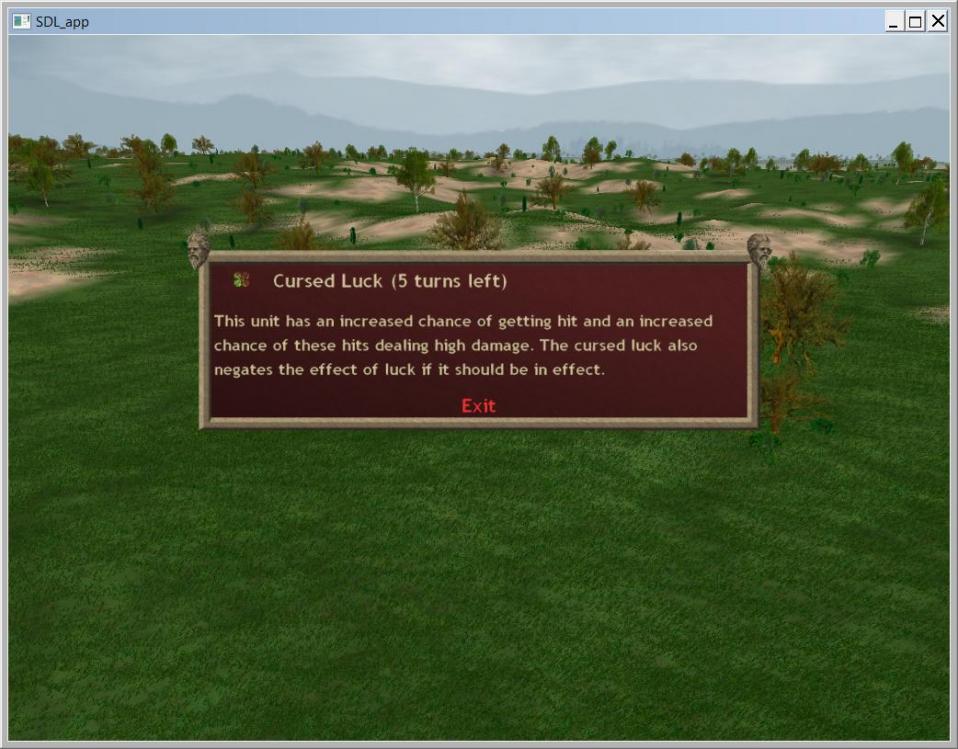958x749 pixels.
Task: Minimize the SDL_app window
Action: [x=895, y=21]
